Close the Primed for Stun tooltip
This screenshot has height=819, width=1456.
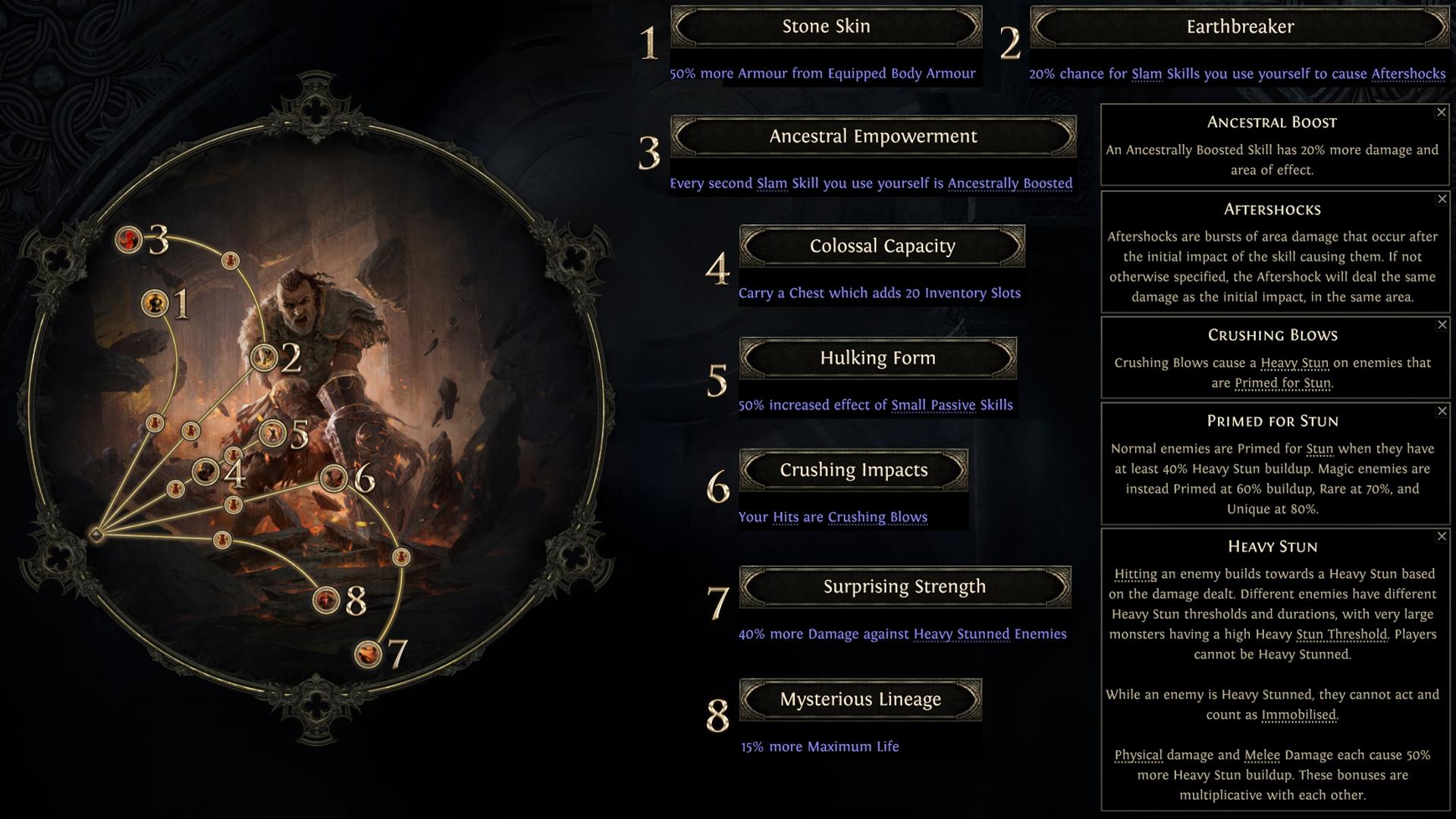coord(1442,411)
